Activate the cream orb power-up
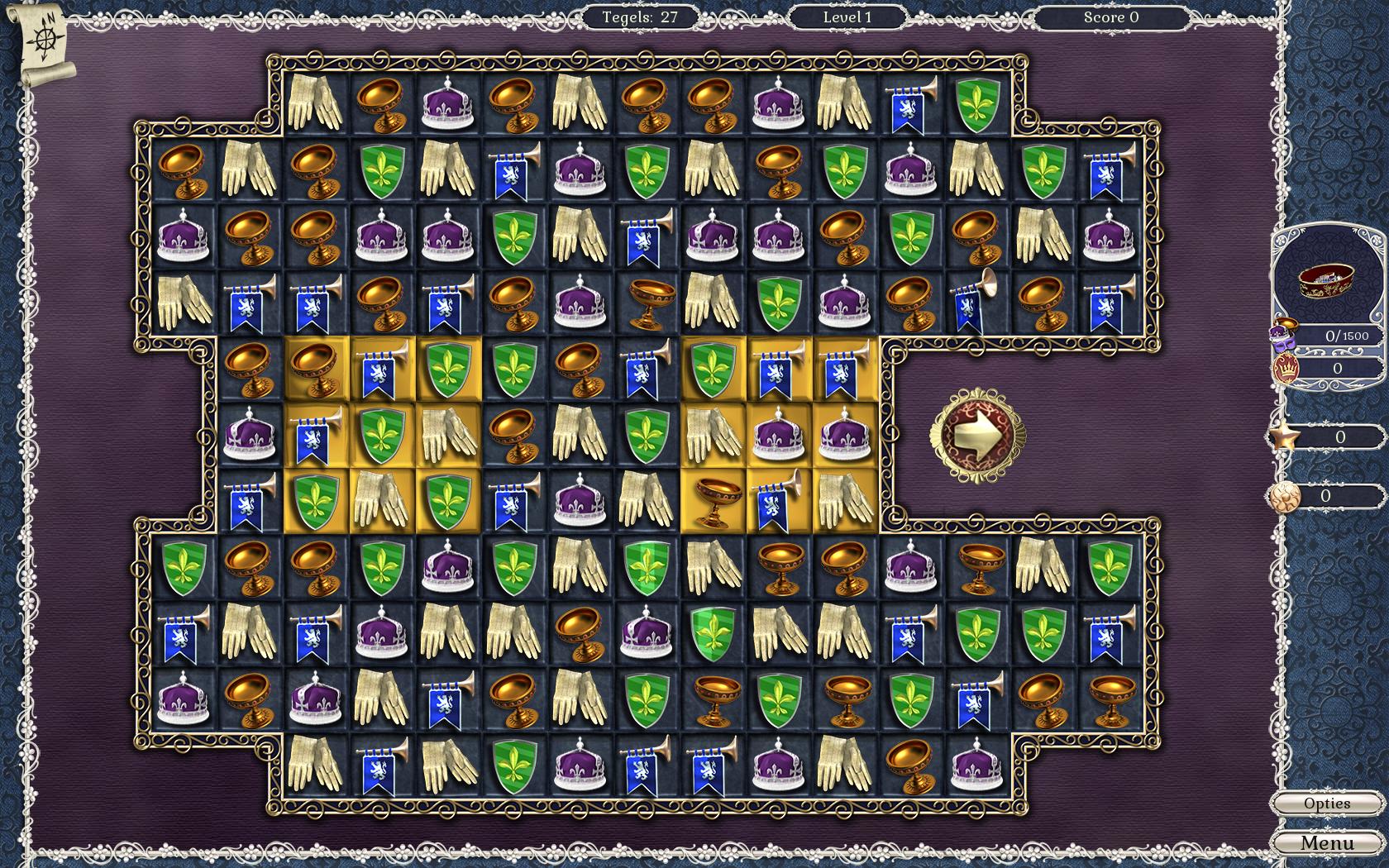 point(1283,496)
